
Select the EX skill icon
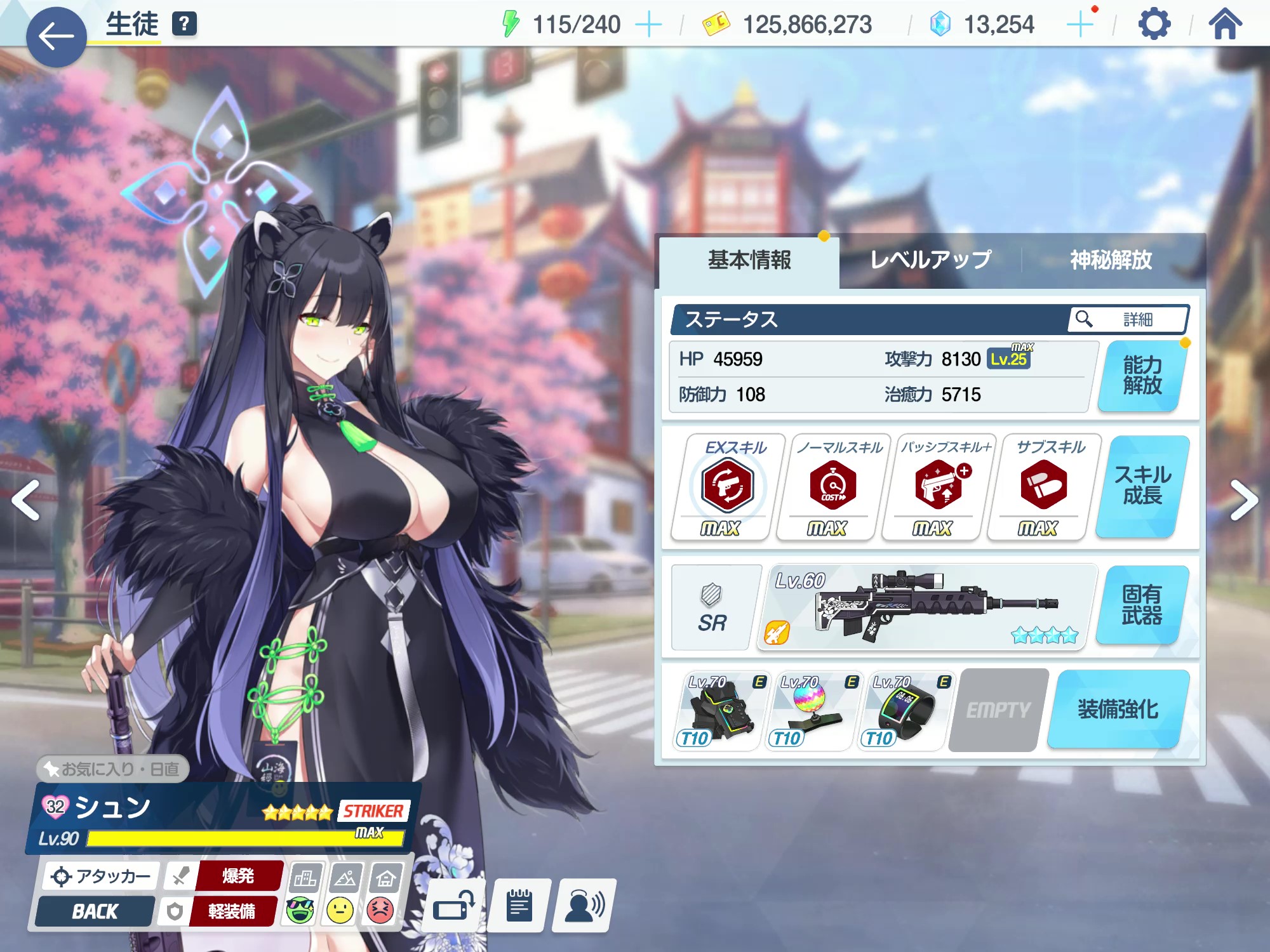[727, 486]
